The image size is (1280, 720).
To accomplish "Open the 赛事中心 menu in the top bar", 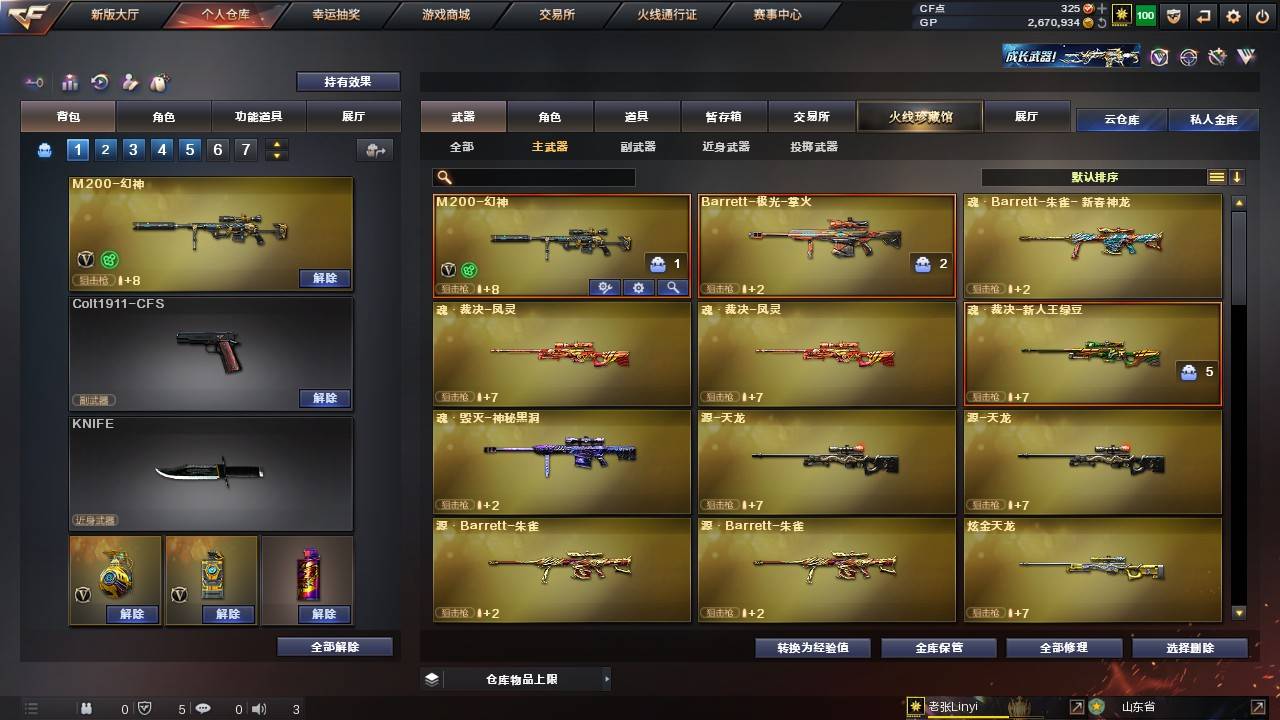I will pyautogui.click(x=776, y=14).
